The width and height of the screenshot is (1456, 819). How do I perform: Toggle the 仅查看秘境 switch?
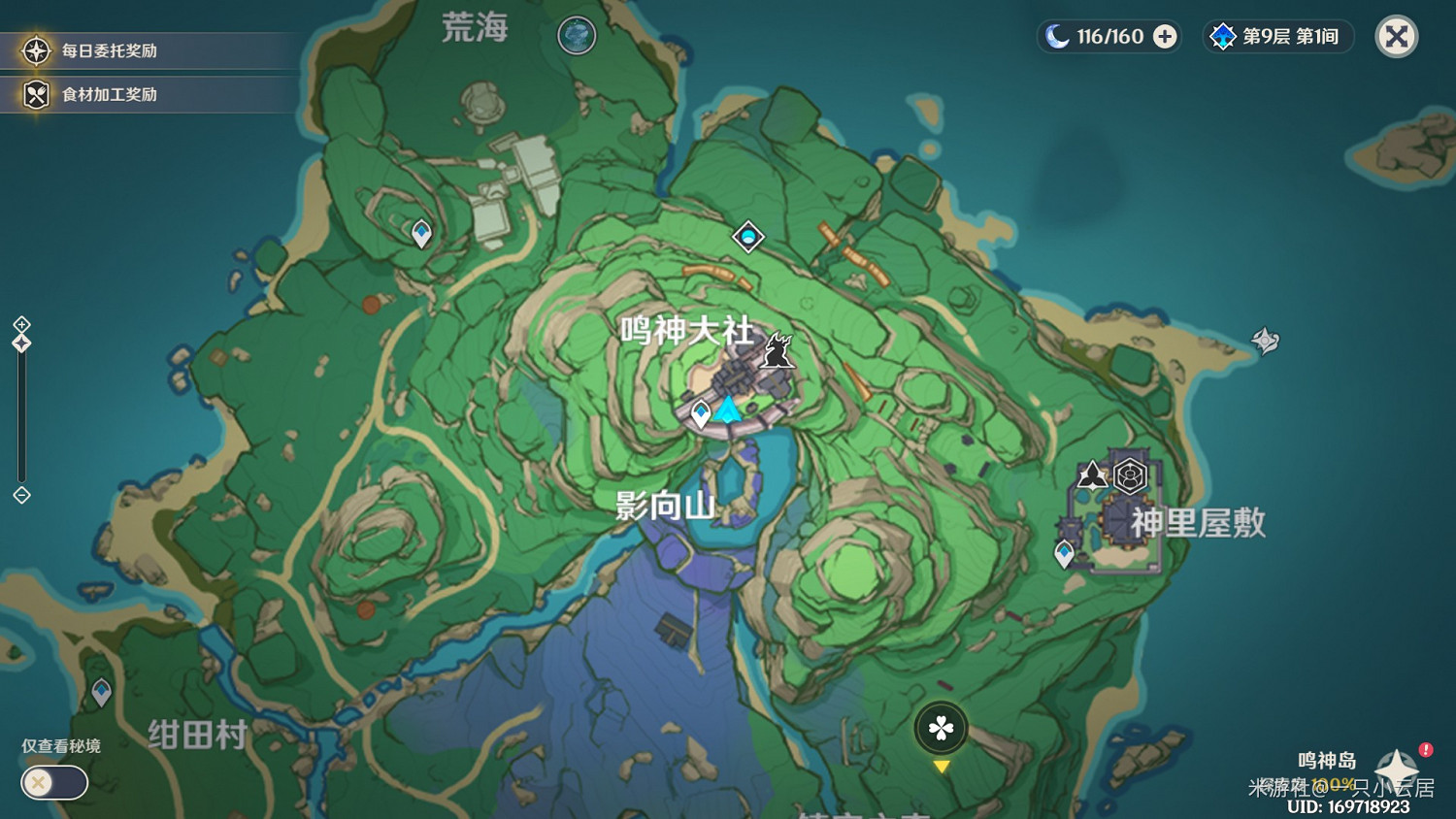coord(53,783)
